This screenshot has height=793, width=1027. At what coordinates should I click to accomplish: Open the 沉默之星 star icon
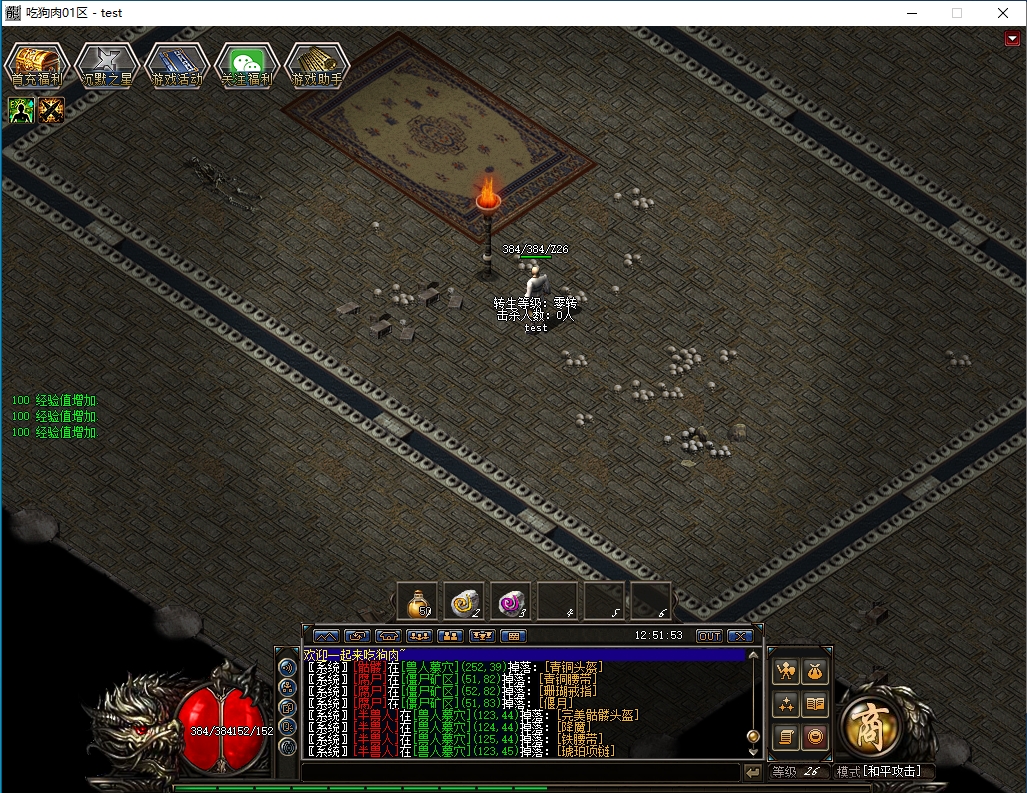[107, 66]
